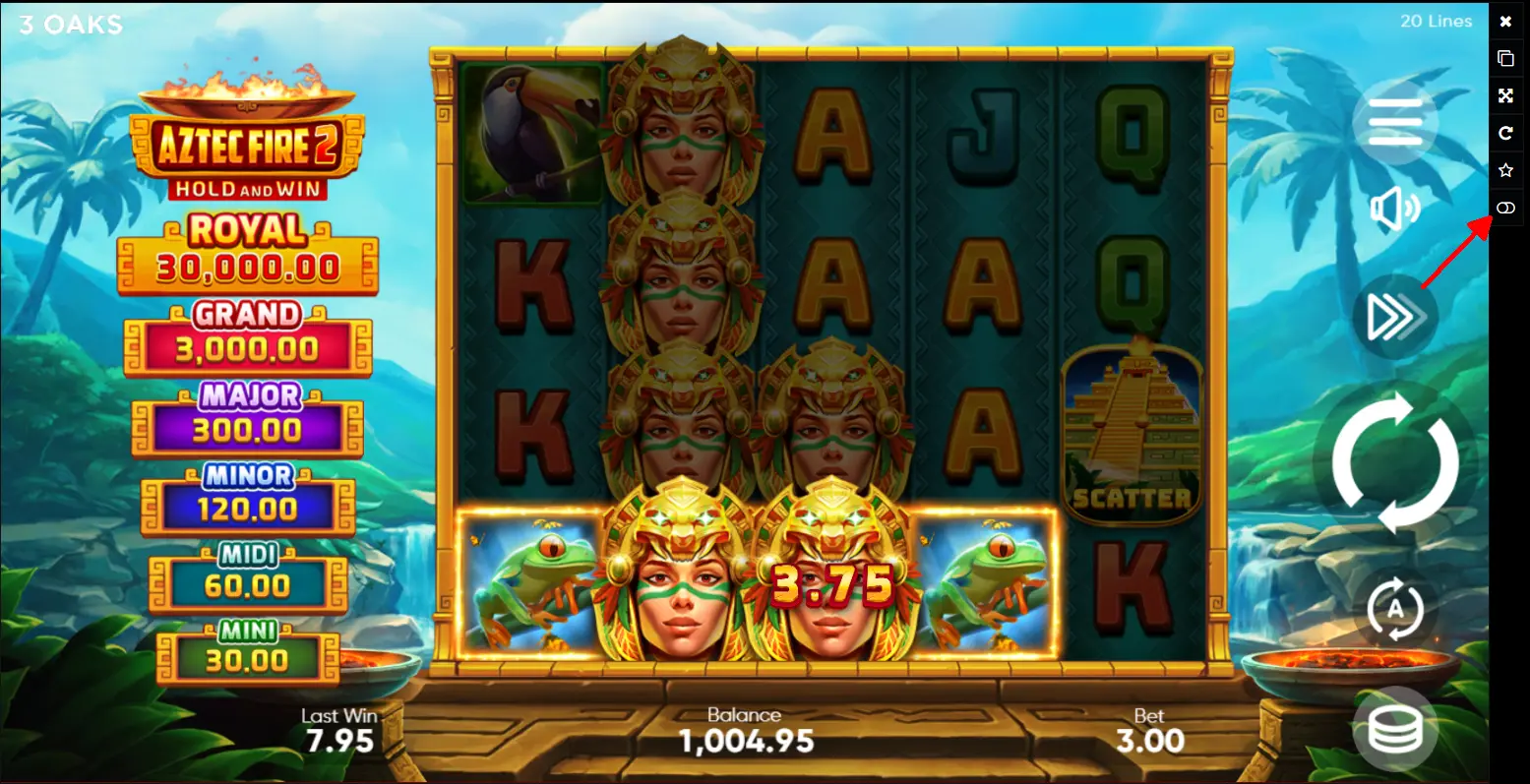This screenshot has width=1530, height=784.
Task: Toggle the game sound speaker icon
Action: tap(1394, 210)
